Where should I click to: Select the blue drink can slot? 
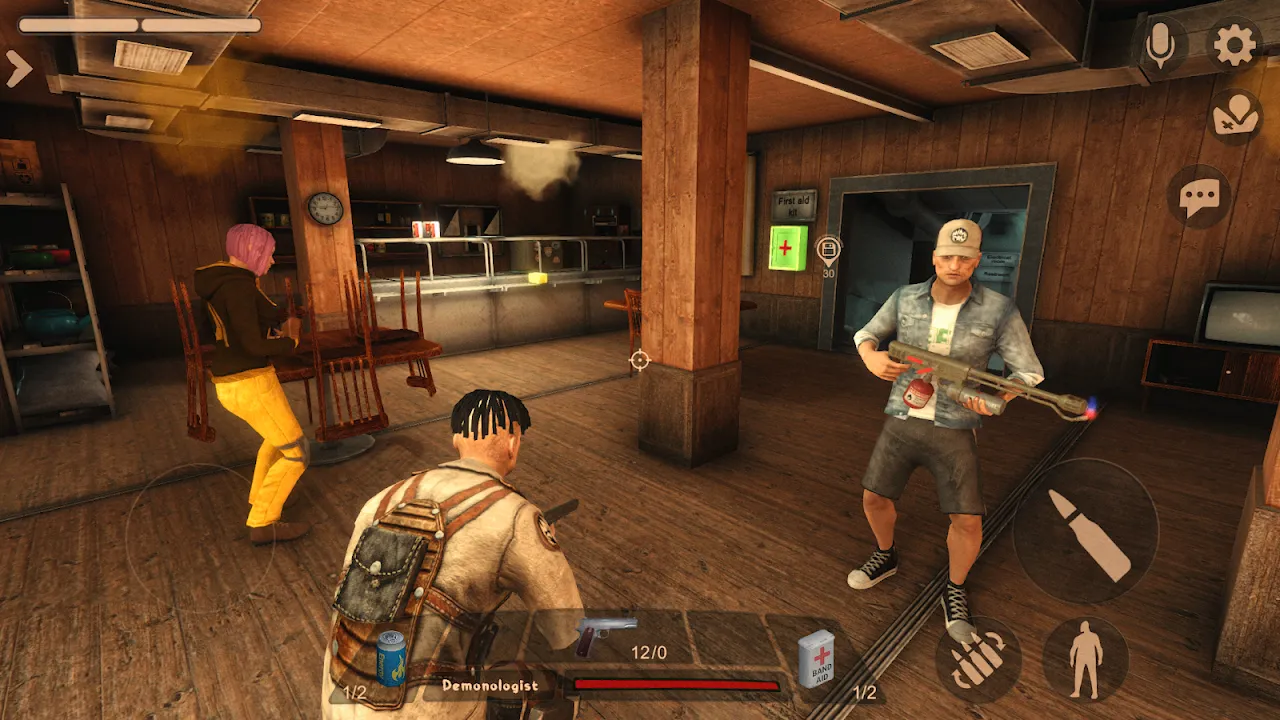[x=391, y=659]
